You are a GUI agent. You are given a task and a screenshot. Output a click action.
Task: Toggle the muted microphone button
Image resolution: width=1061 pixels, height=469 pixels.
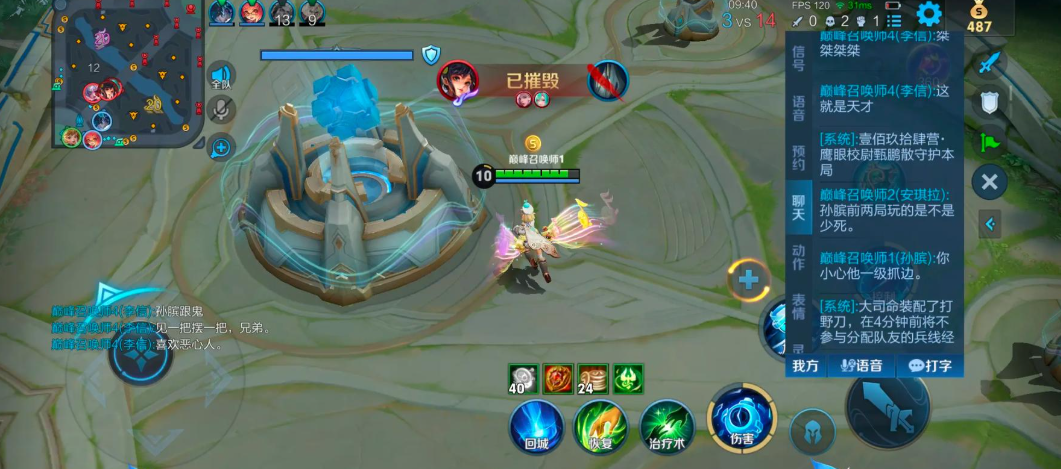220,110
